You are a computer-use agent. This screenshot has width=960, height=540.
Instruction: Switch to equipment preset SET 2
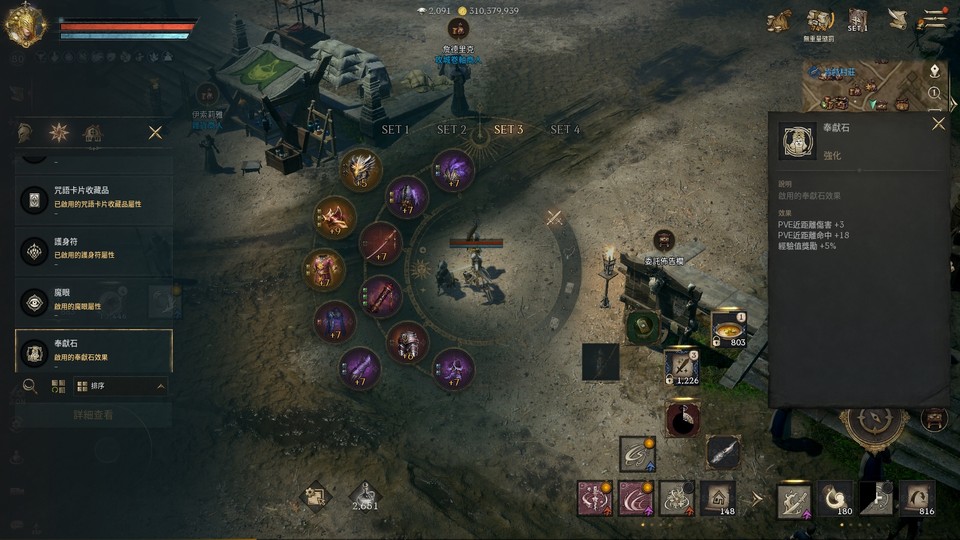pyautogui.click(x=452, y=130)
